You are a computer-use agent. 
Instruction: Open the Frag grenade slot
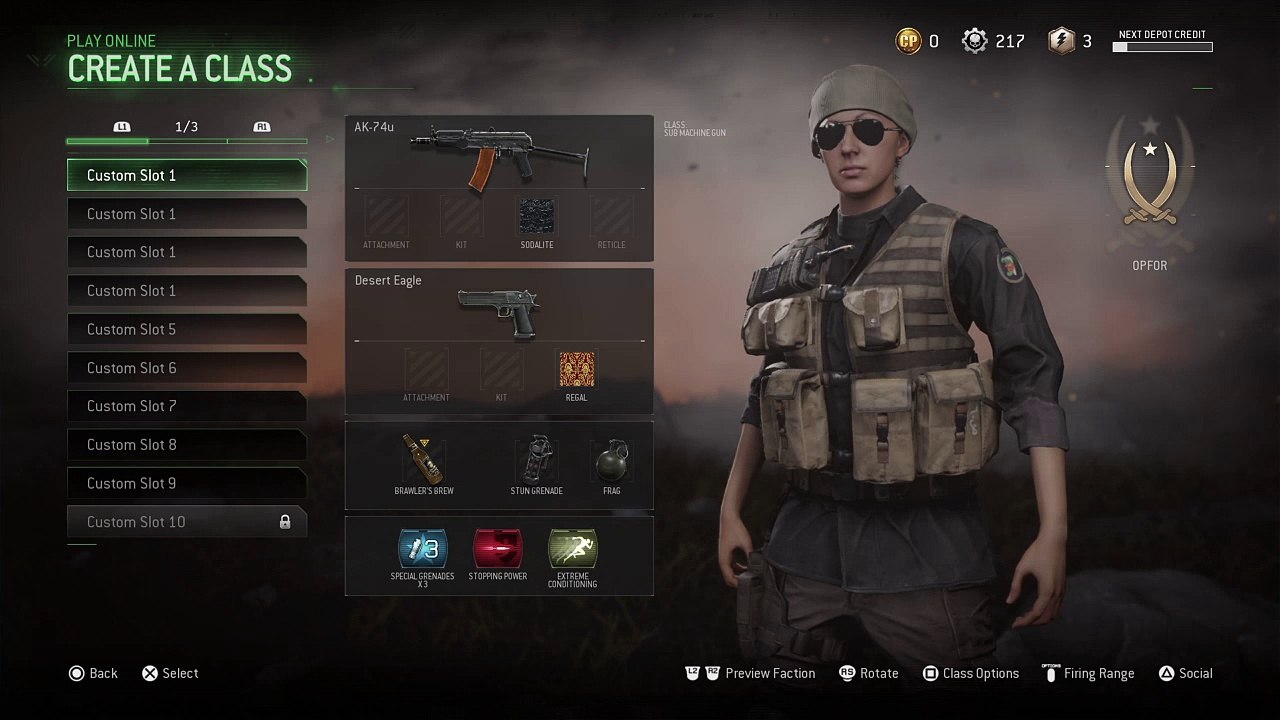click(x=611, y=462)
